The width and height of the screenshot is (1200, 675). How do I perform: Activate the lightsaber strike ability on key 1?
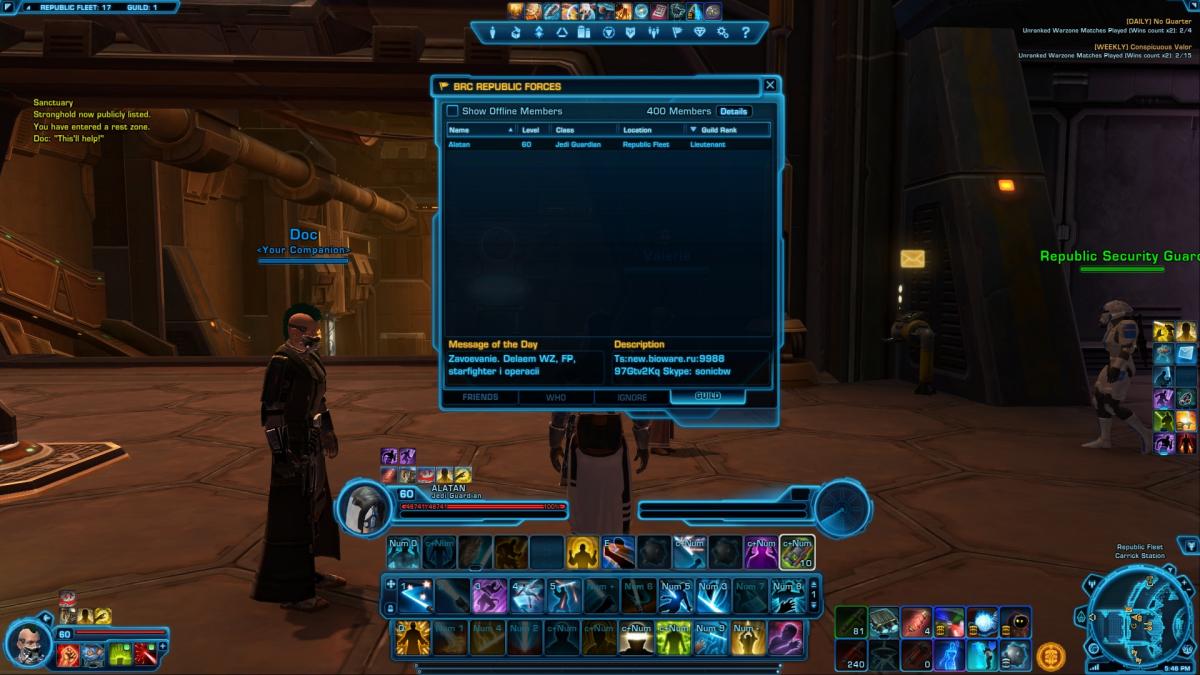tap(415, 597)
